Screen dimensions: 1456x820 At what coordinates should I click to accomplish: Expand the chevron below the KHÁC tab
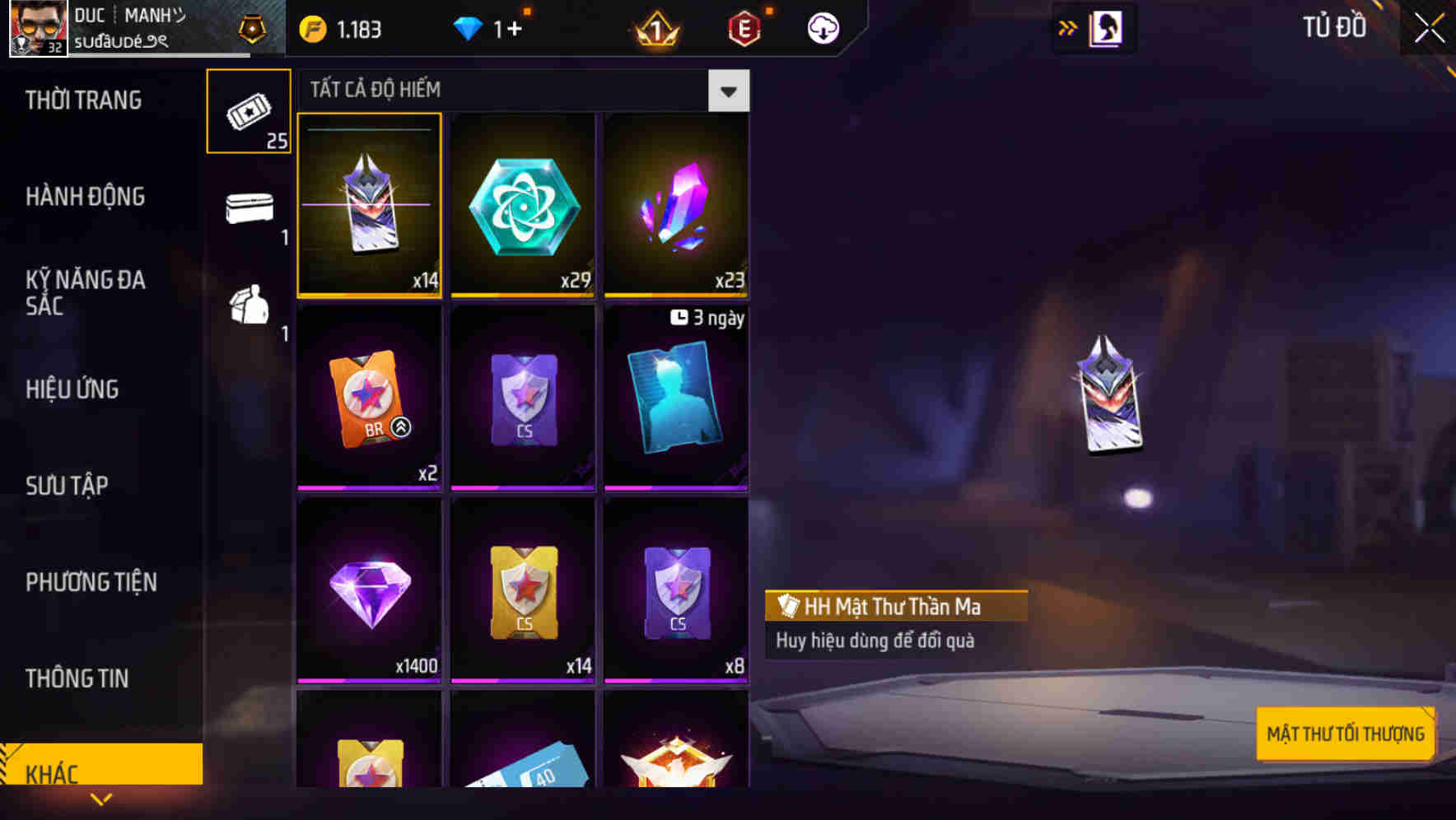[101, 799]
